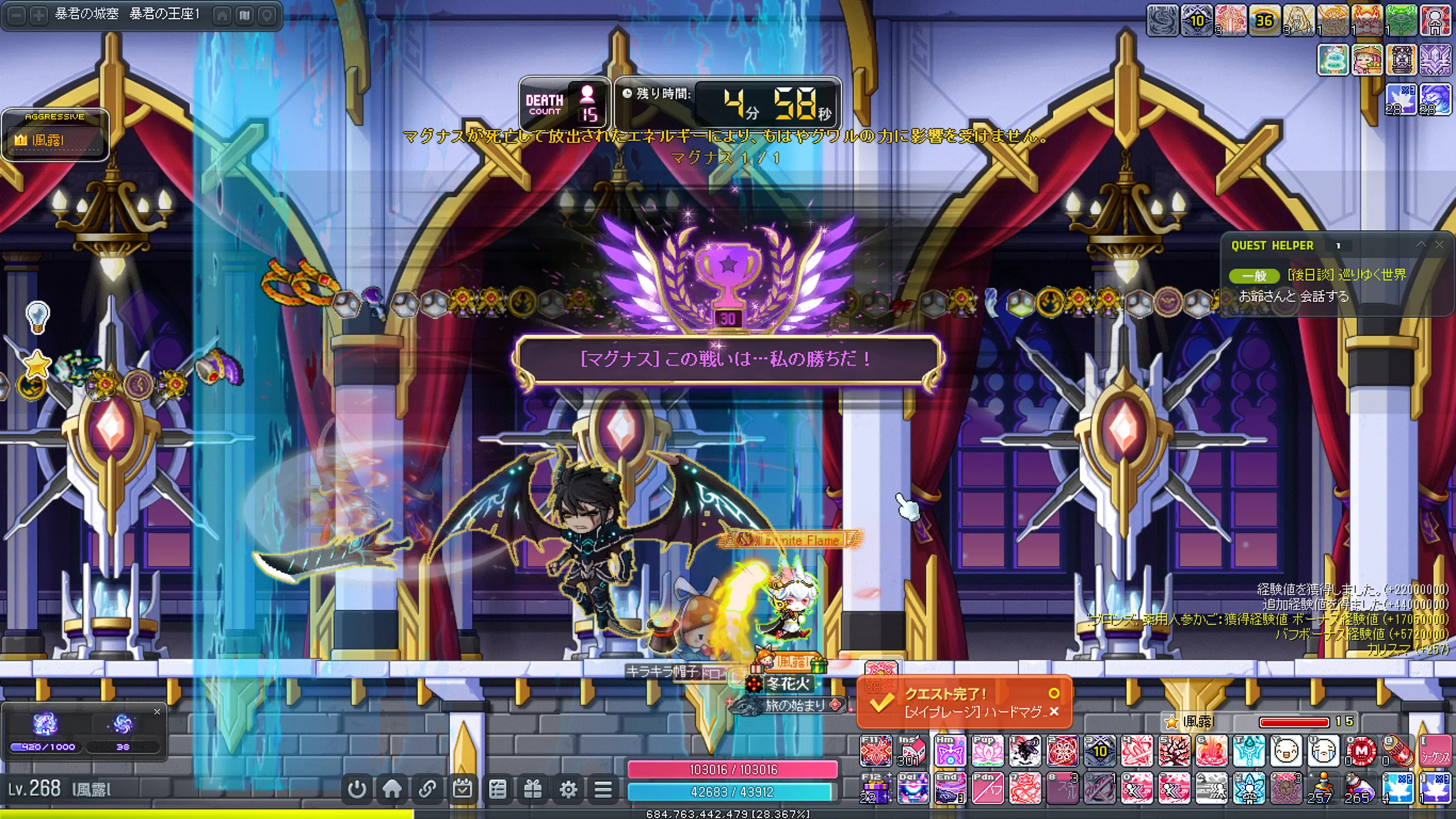Open the checklist icon menu button
This screenshot has height=819, width=1456.
pos(498,789)
